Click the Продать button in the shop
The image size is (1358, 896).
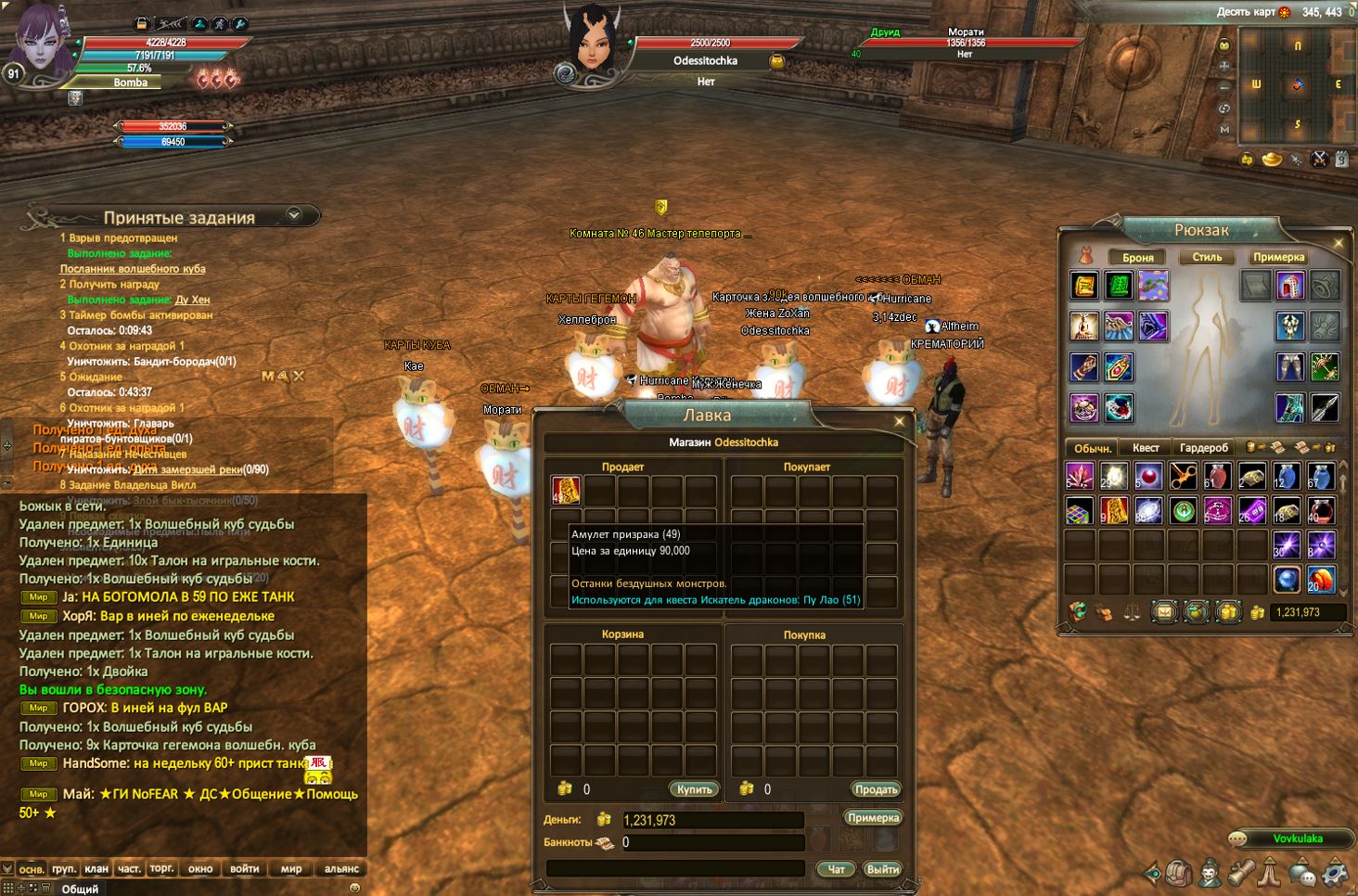coord(876,789)
